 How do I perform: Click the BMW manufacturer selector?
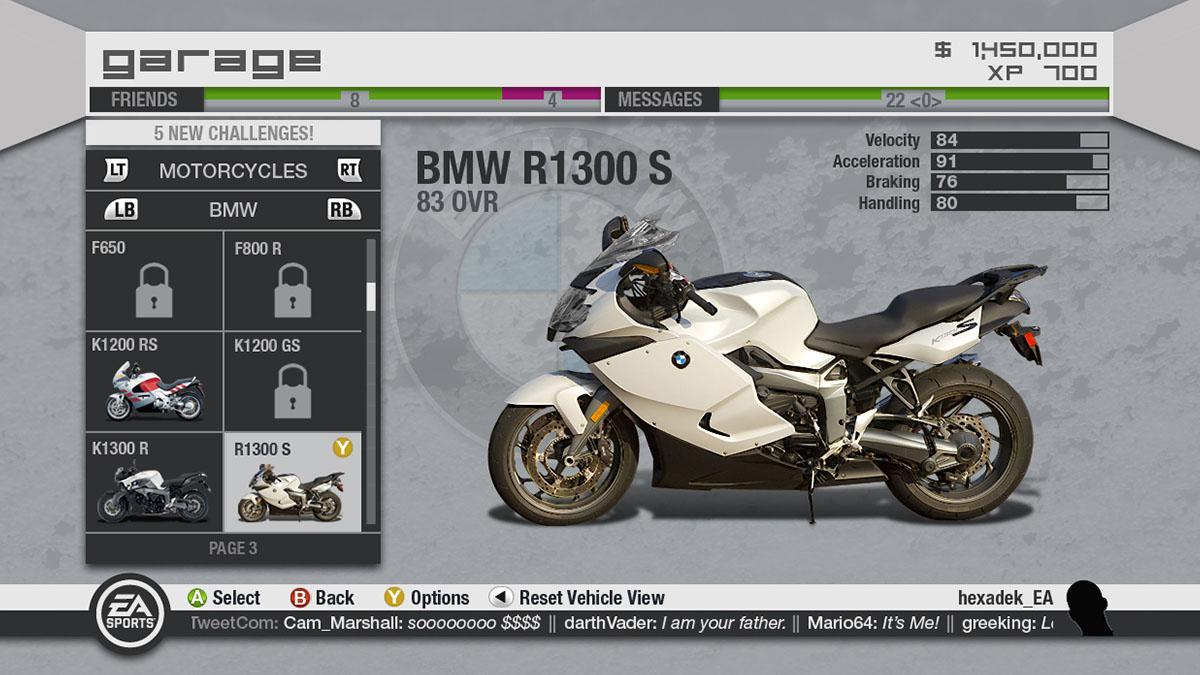[x=233, y=210]
